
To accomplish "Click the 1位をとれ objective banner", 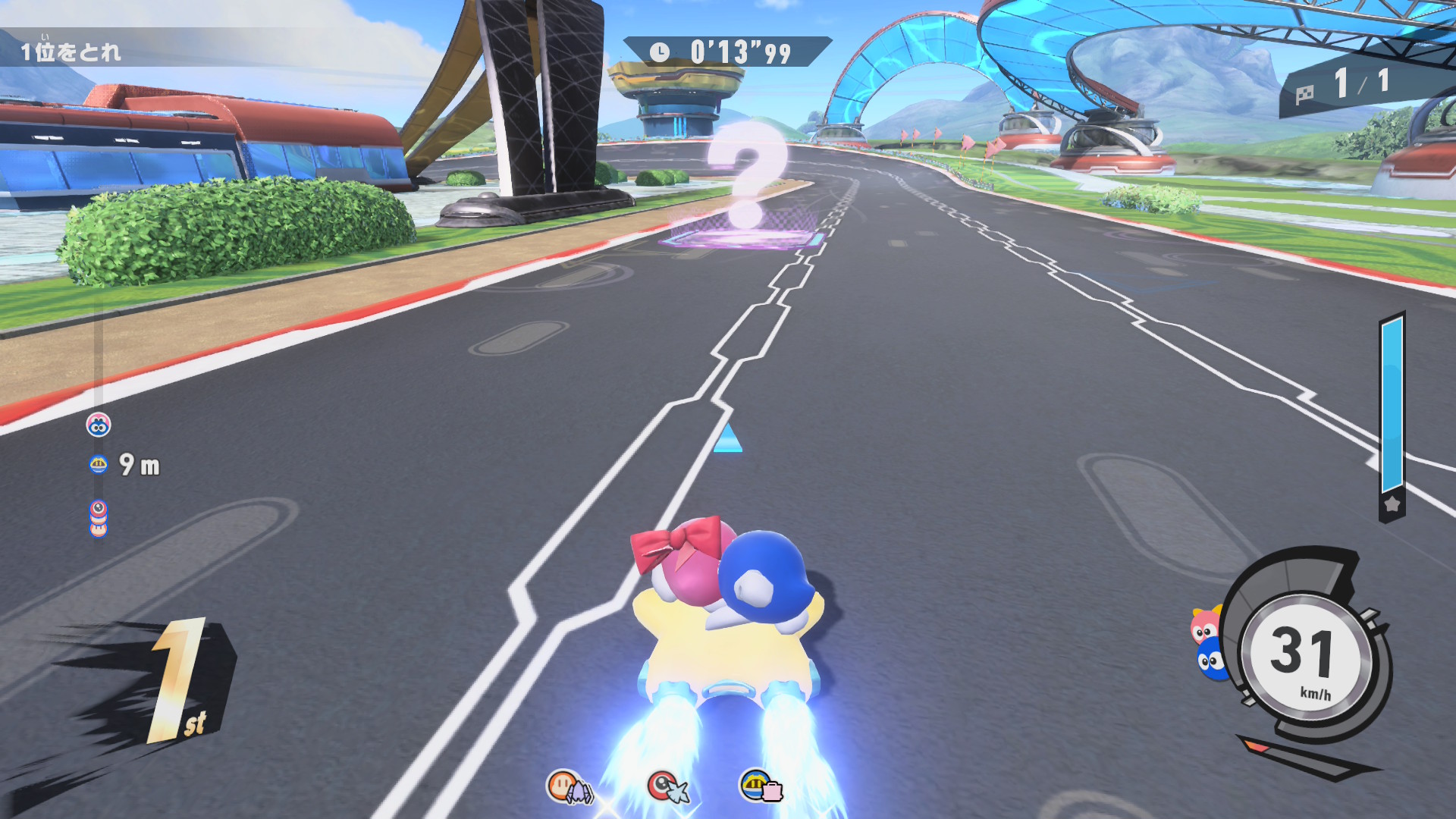I will [x=71, y=52].
